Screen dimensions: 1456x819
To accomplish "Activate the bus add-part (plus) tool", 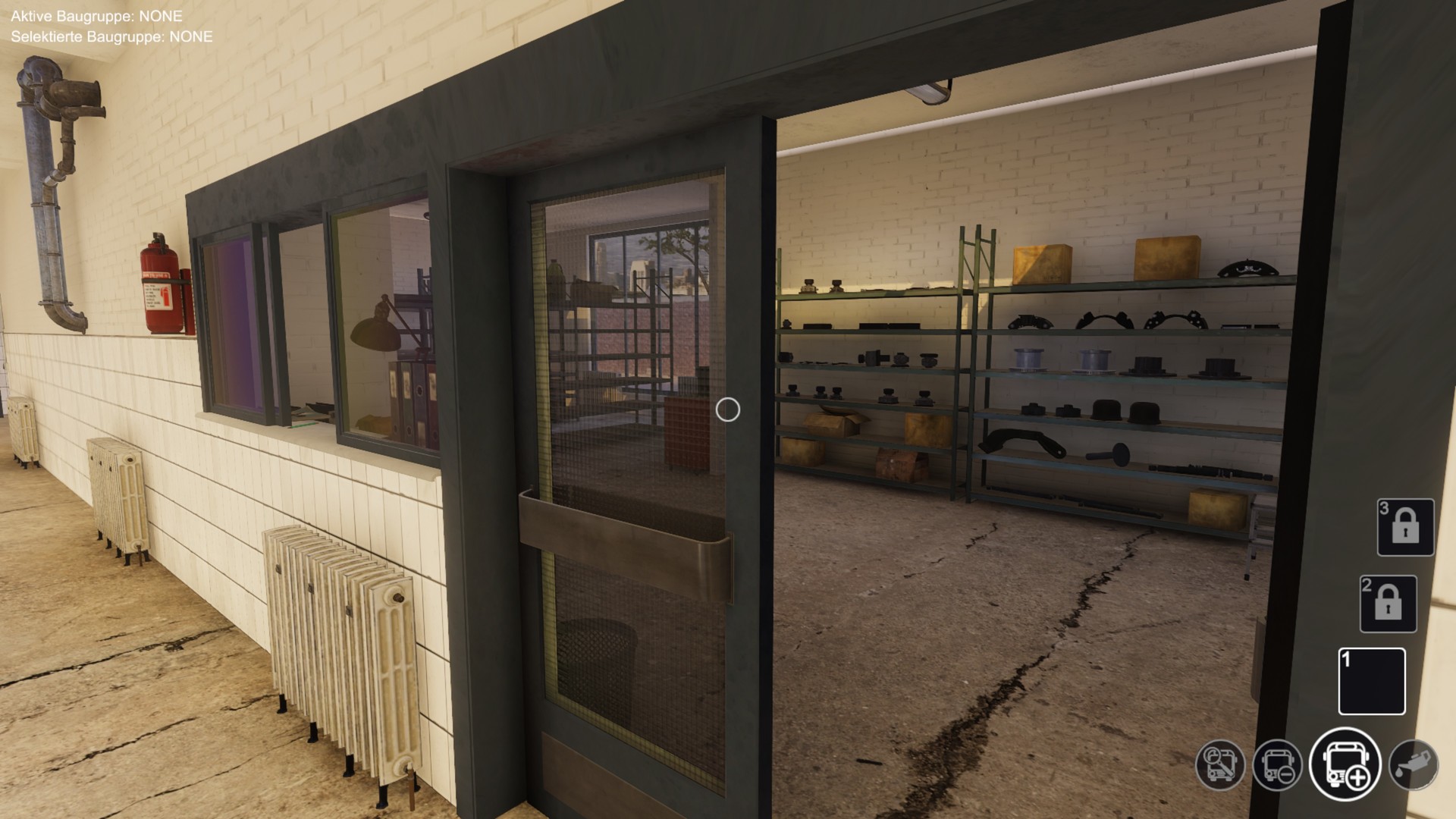I will point(1345,764).
